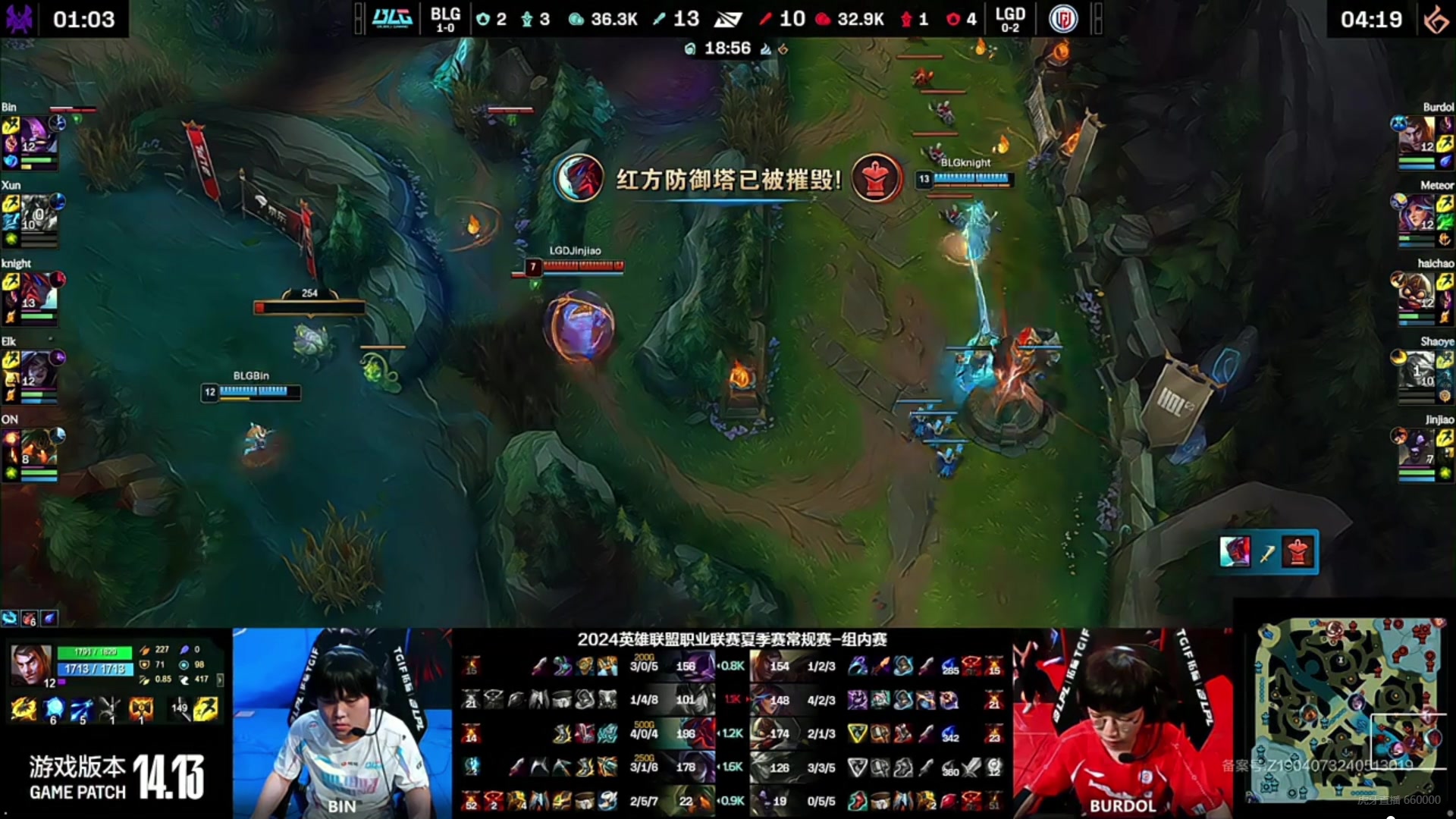Click the LGD team logo on scoreboard
1456x819 pixels.
coord(1062,18)
